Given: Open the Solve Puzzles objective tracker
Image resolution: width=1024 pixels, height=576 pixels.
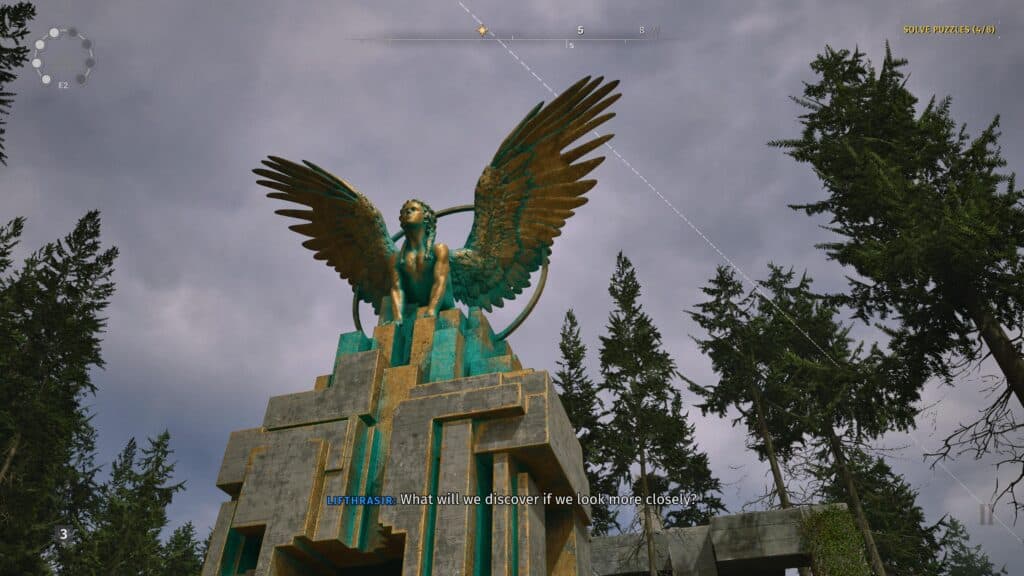Looking at the screenshot, I should (x=949, y=30).
